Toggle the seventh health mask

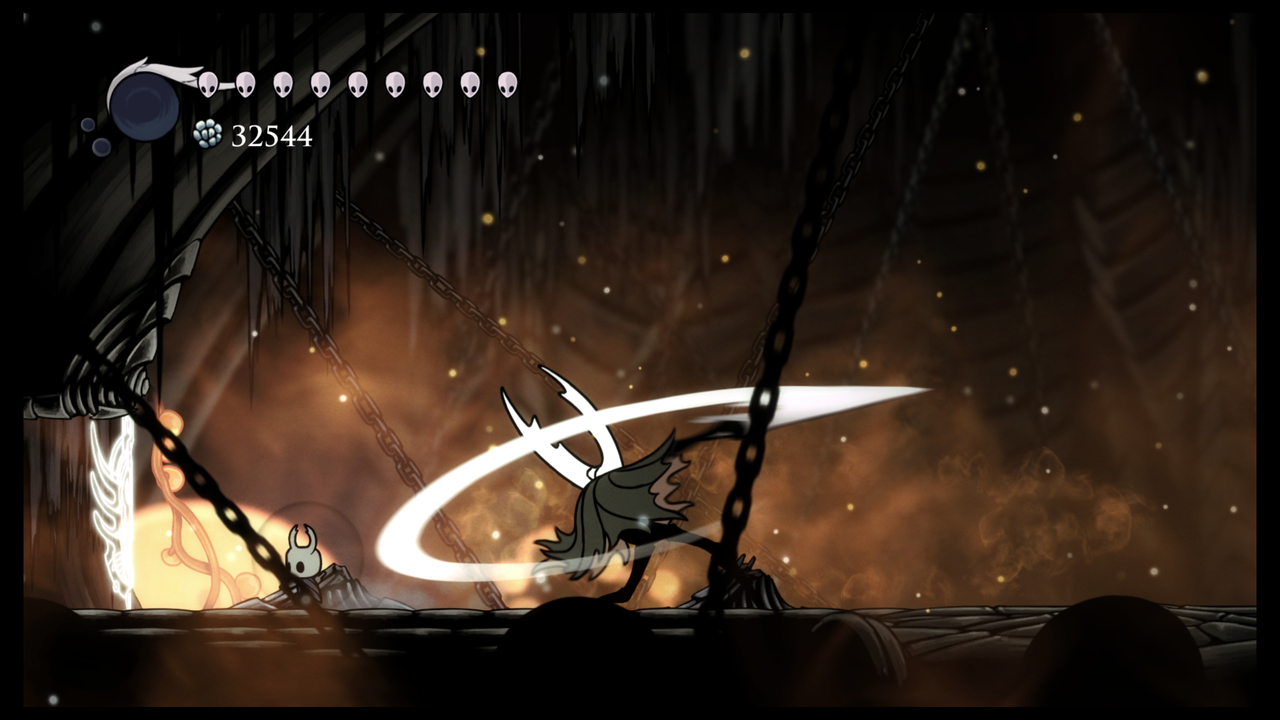point(430,85)
